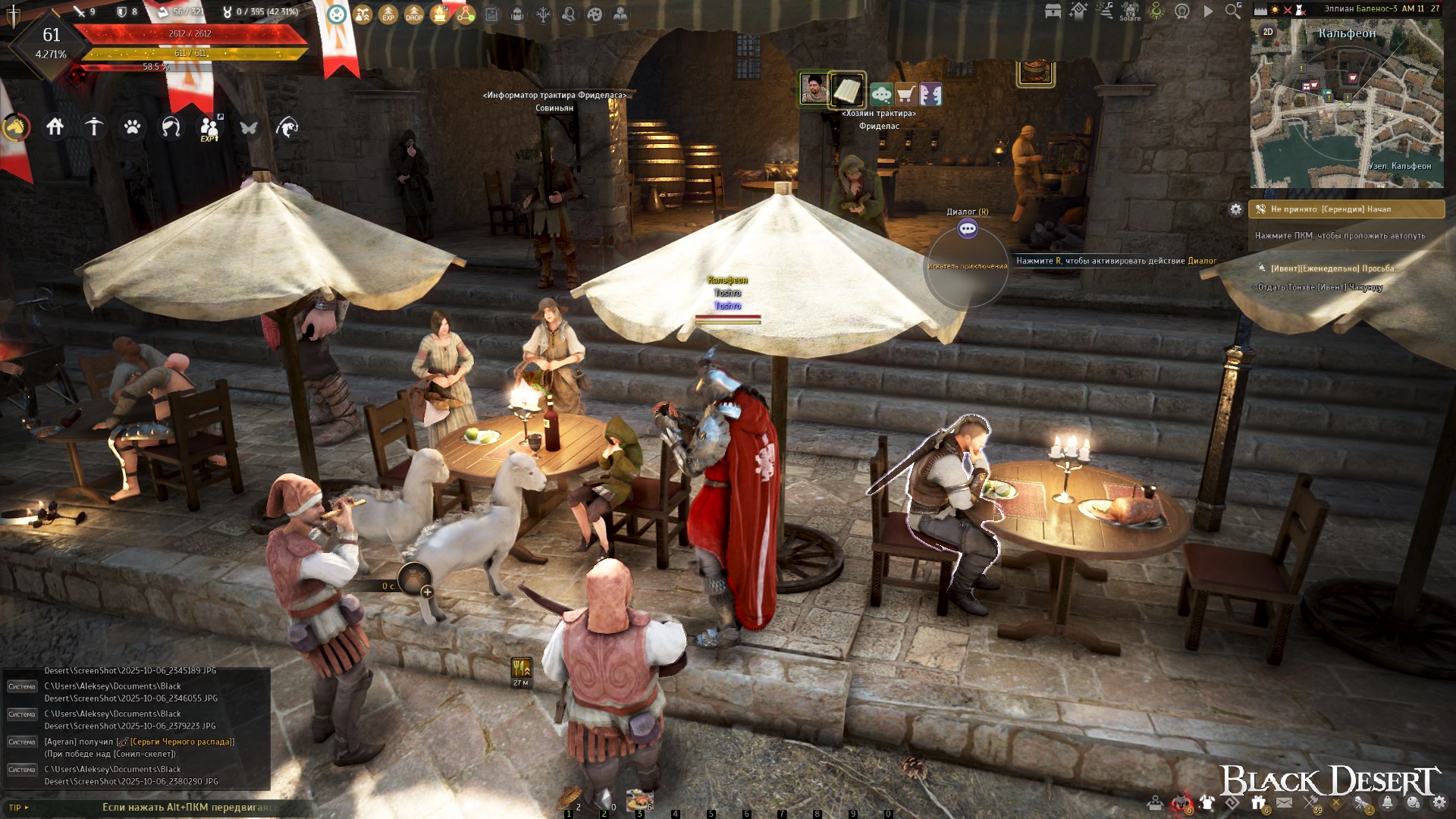Select the tavern keeper portrait icon
The width and height of the screenshot is (1456, 819).
[814, 89]
